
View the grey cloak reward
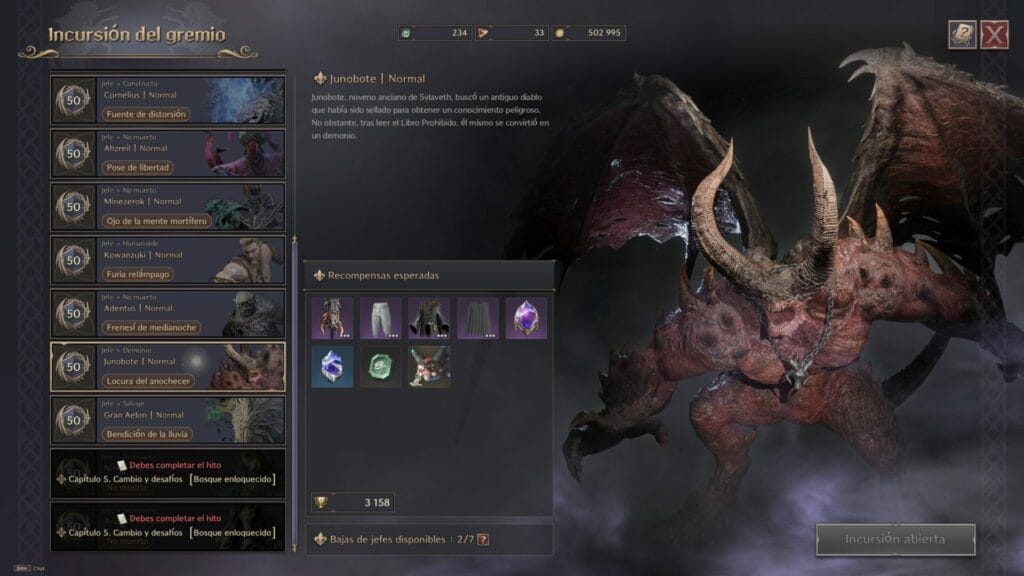pos(478,318)
